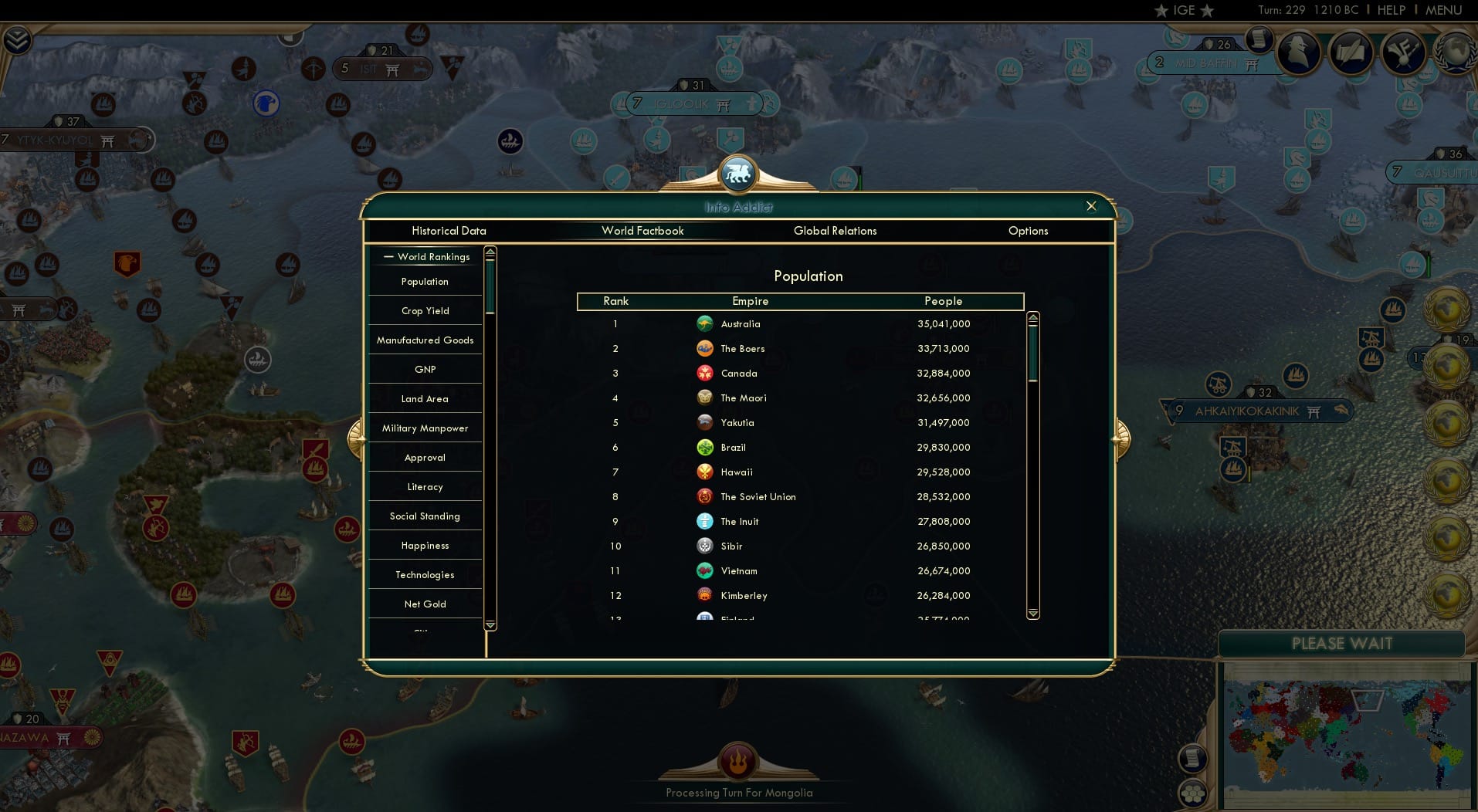Image resolution: width=1478 pixels, height=812 pixels.
Task: Open the Social Policies scroll icon
Action: pyautogui.click(x=1349, y=52)
